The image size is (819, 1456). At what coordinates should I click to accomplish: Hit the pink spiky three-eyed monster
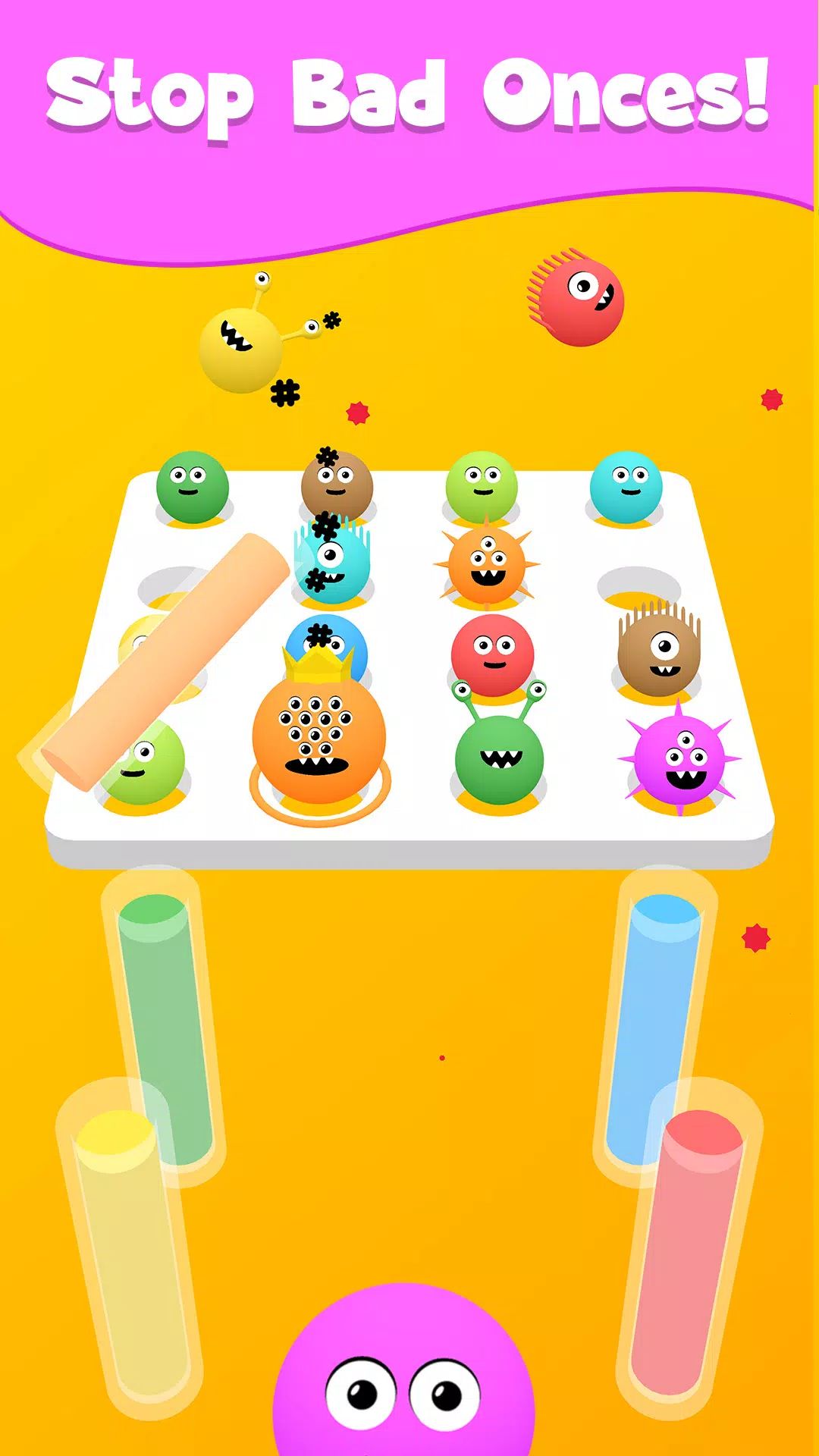tap(679, 758)
